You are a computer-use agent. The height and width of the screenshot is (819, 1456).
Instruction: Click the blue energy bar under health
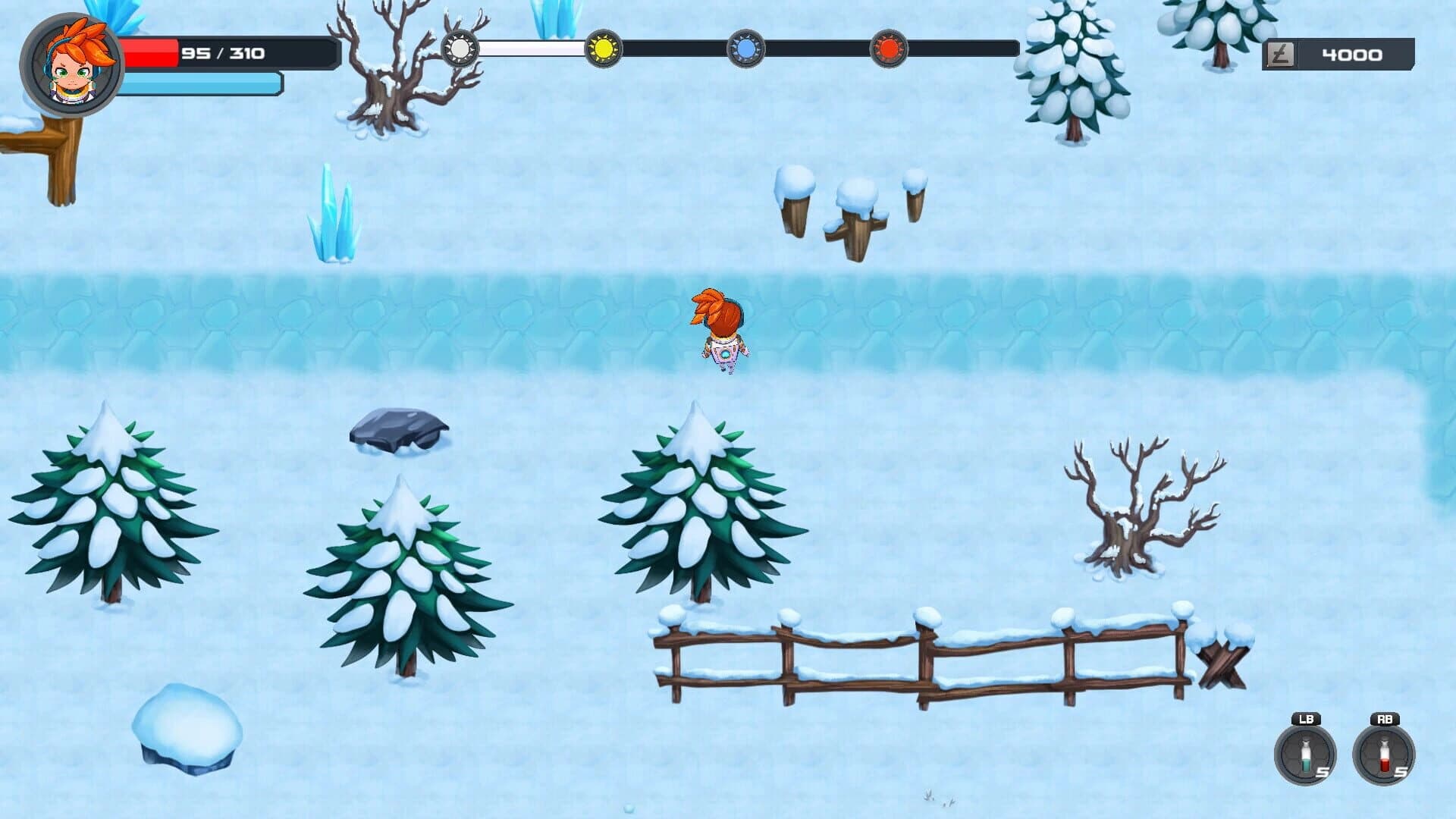pos(197,85)
